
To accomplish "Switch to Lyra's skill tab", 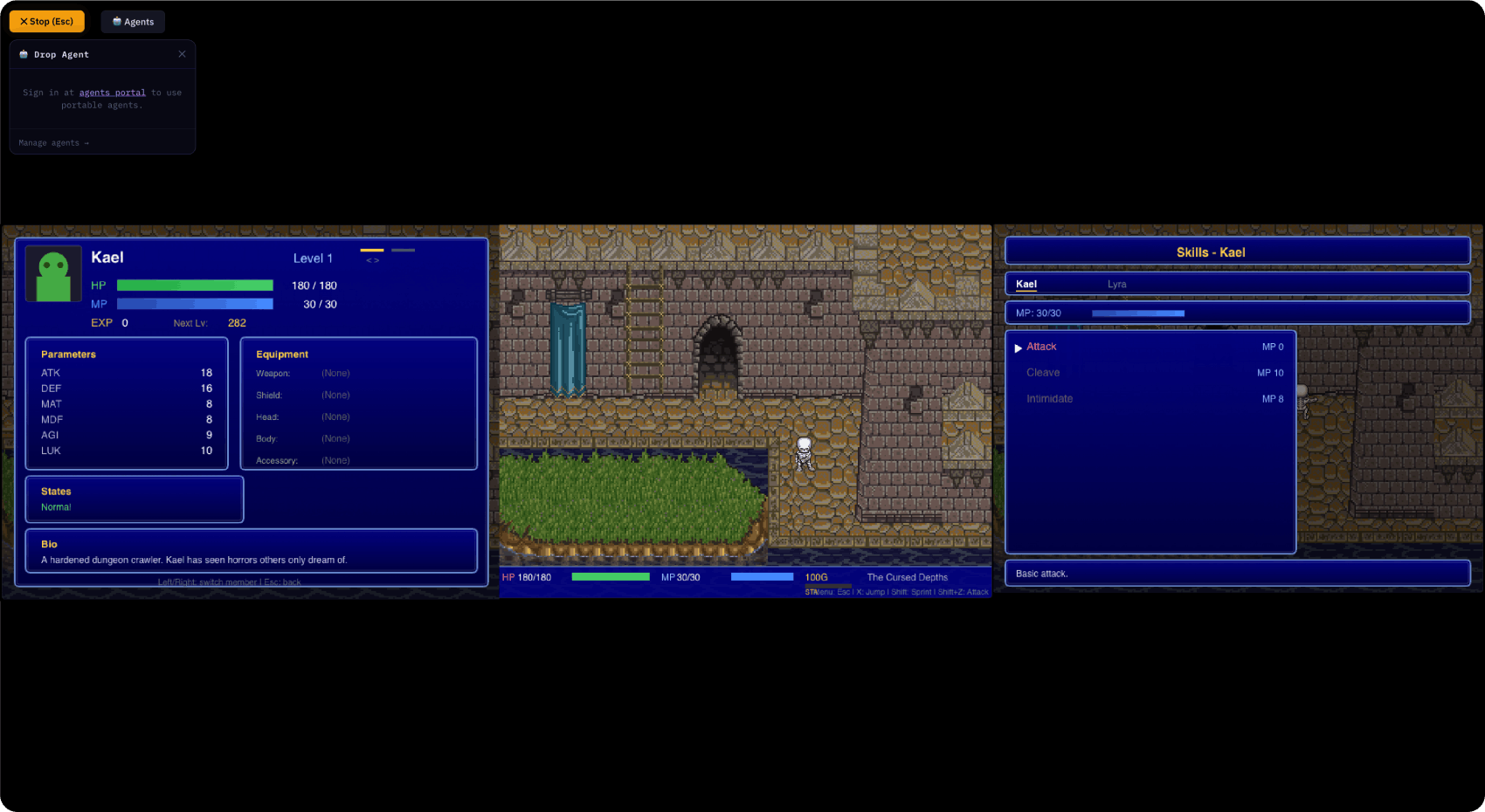I will [x=1116, y=284].
